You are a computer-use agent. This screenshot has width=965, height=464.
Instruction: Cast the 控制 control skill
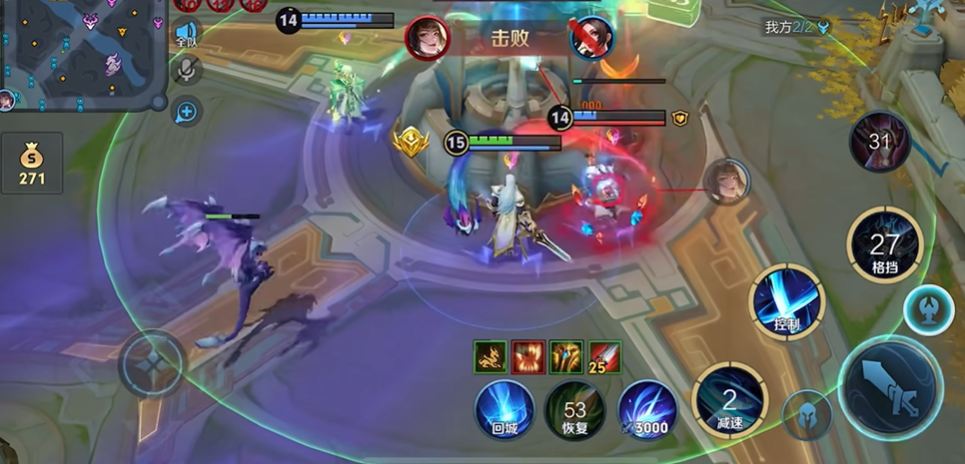point(788,302)
